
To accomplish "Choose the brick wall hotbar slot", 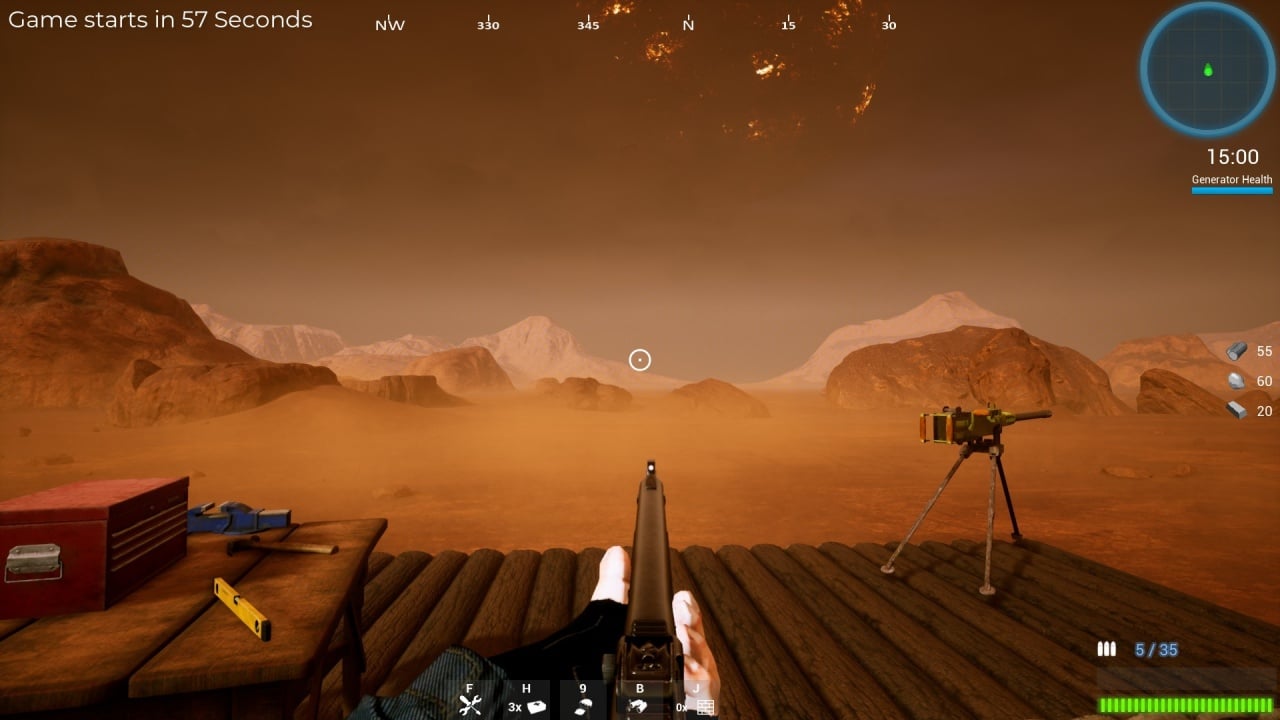I will pyautogui.click(x=705, y=706).
